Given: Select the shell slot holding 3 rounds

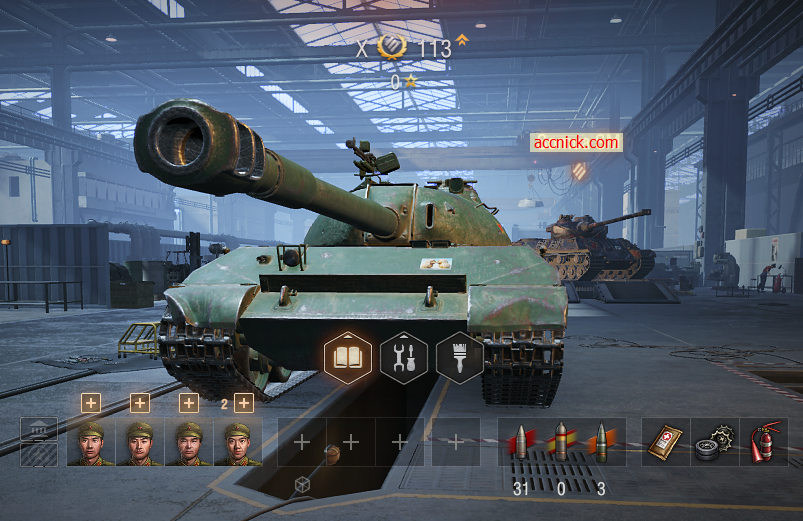Looking at the screenshot, I should click(x=601, y=441).
